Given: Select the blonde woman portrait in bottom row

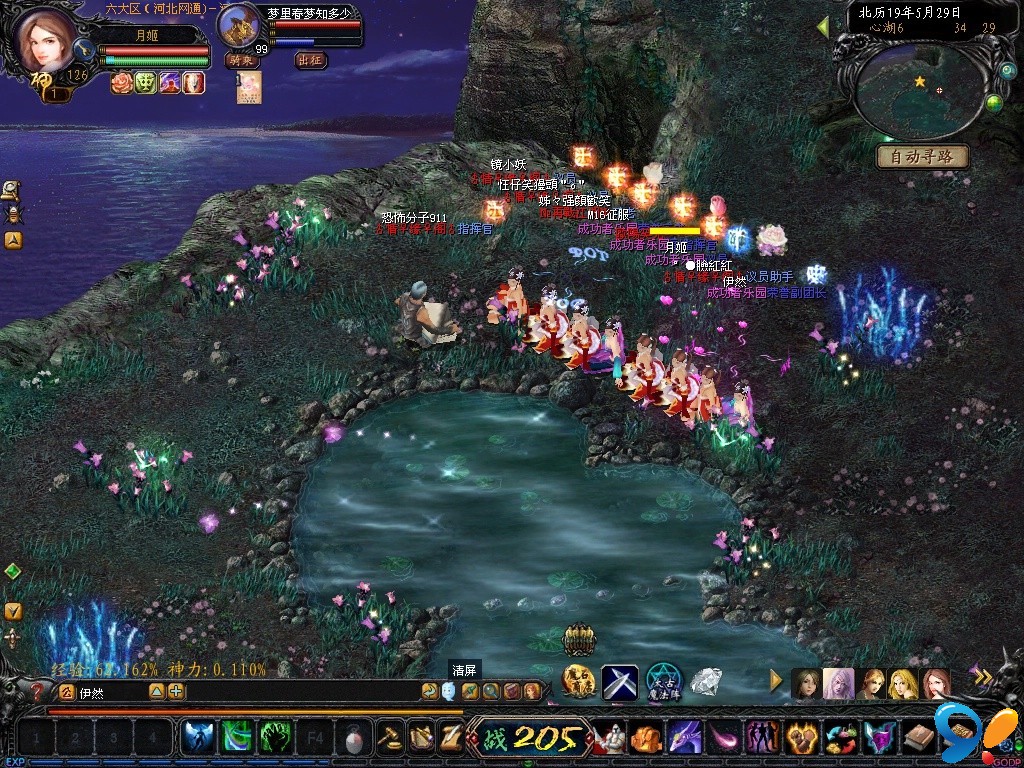Looking at the screenshot, I should (x=903, y=684).
